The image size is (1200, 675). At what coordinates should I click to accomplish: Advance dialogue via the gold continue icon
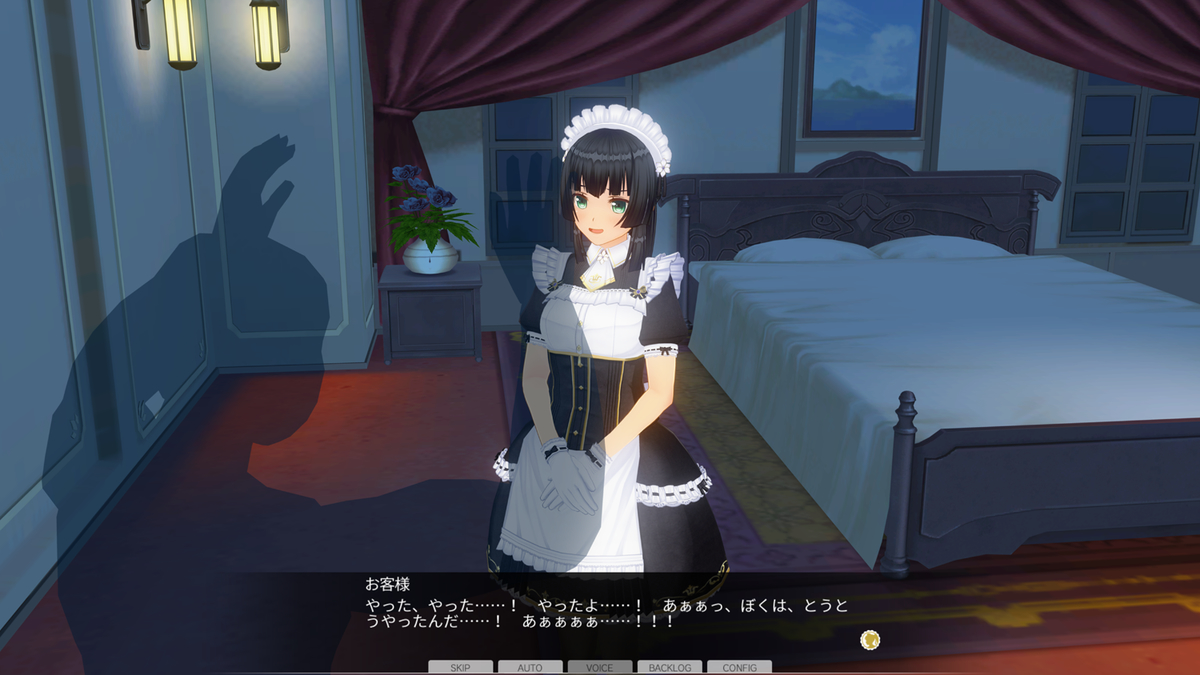[x=870, y=638]
